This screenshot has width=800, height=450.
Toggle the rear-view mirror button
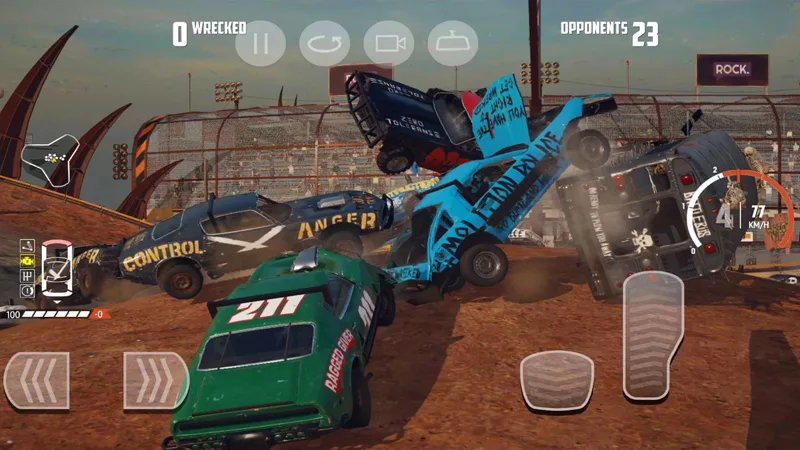tap(453, 44)
